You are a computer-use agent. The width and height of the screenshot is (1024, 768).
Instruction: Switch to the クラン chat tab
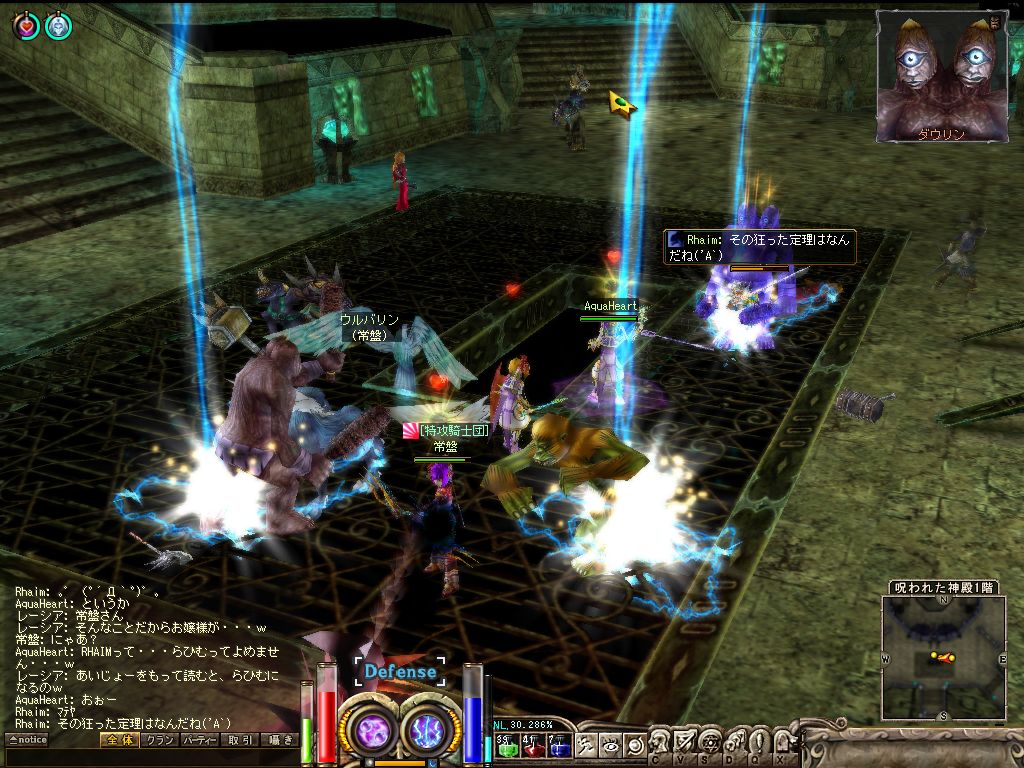point(158,740)
